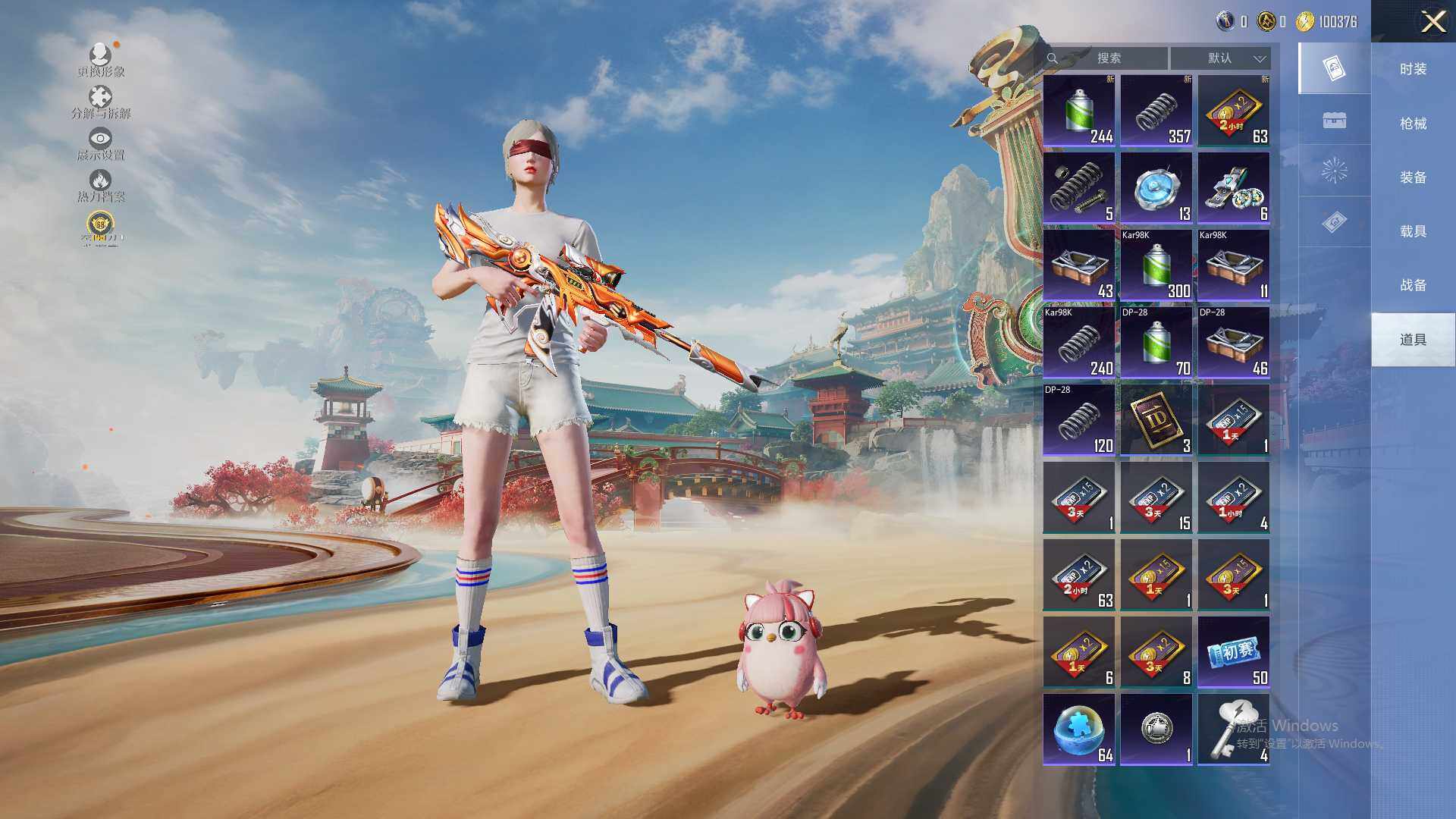
Task: Close the inventory screen with the X
Action: [1432, 21]
